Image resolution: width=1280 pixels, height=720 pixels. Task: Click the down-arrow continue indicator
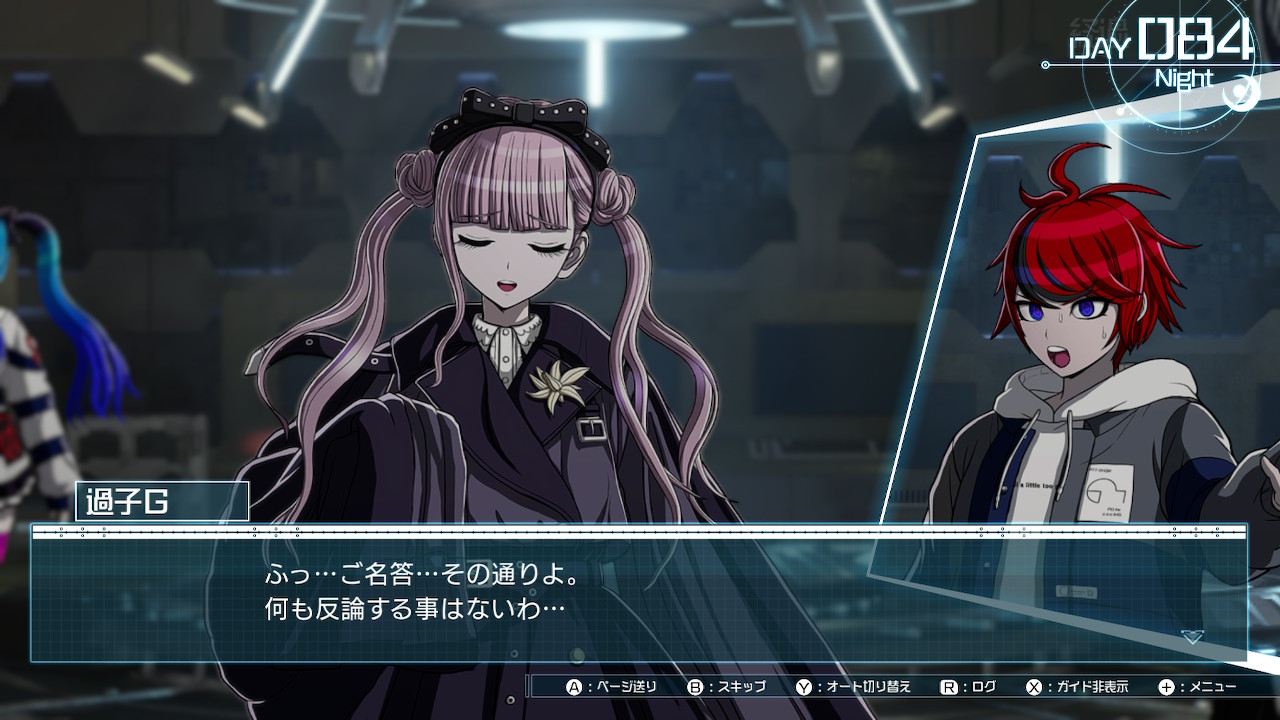point(1191,637)
